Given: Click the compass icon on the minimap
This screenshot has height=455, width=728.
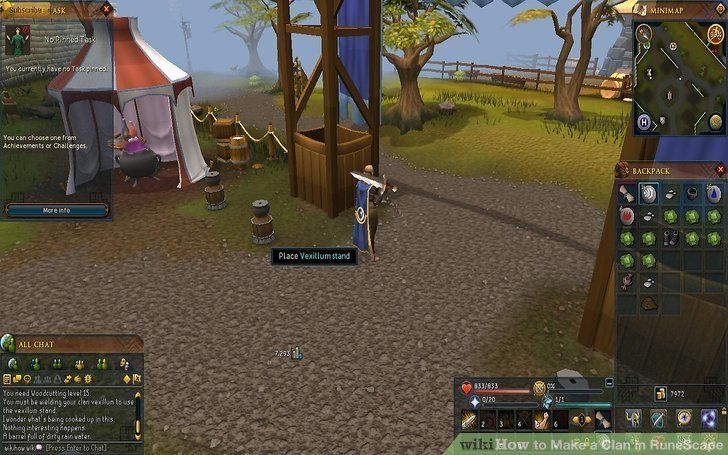Looking at the screenshot, I should click(x=642, y=34).
